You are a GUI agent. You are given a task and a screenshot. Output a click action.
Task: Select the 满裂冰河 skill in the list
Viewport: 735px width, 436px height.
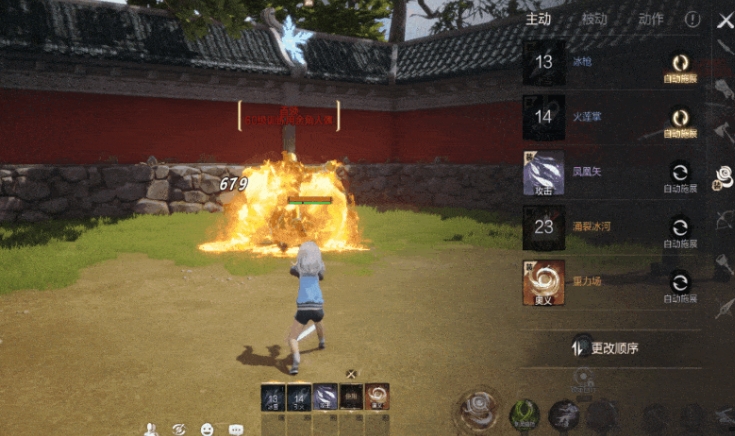(544, 227)
